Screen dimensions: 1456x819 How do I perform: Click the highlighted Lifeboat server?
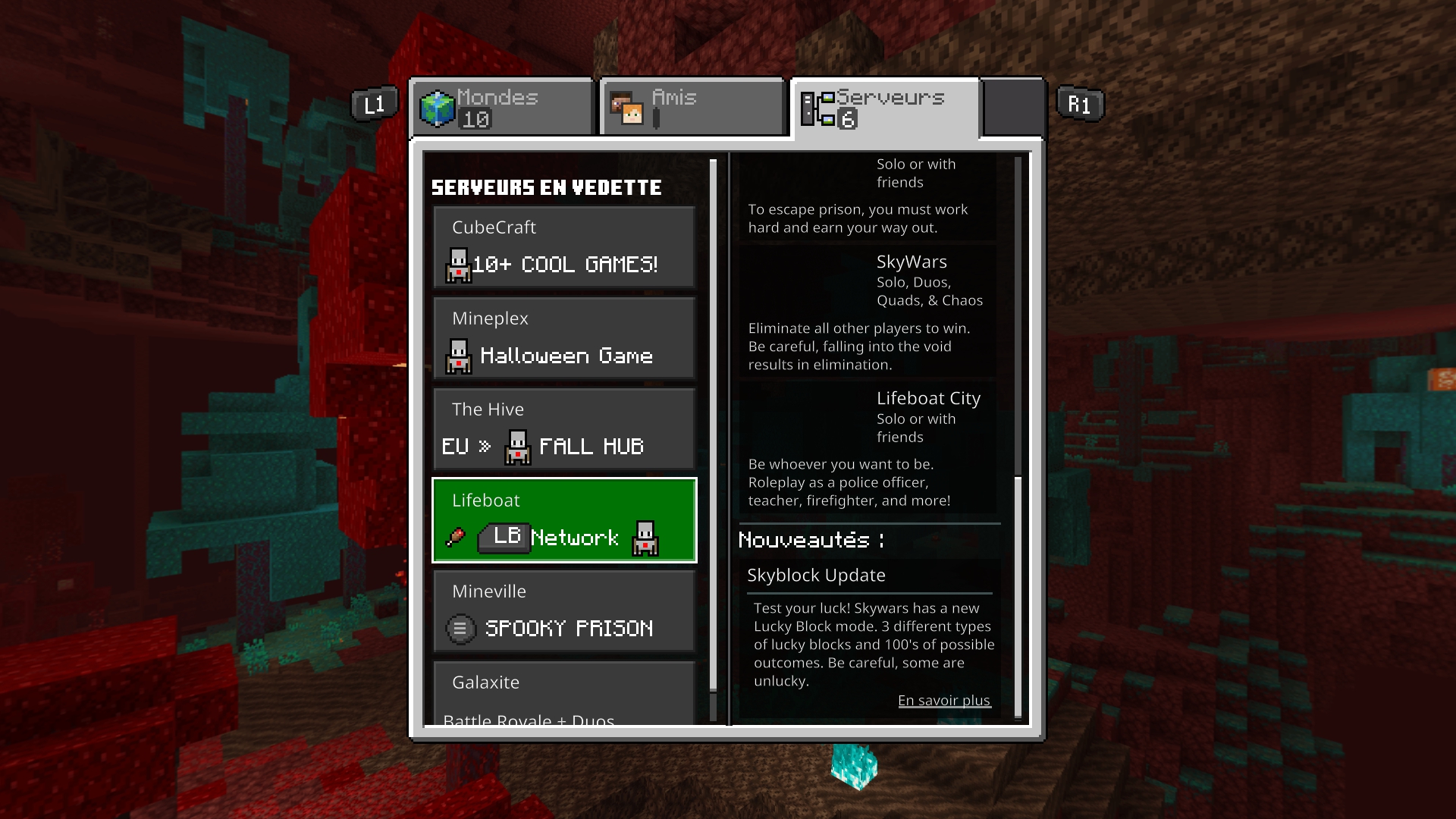[x=564, y=520]
